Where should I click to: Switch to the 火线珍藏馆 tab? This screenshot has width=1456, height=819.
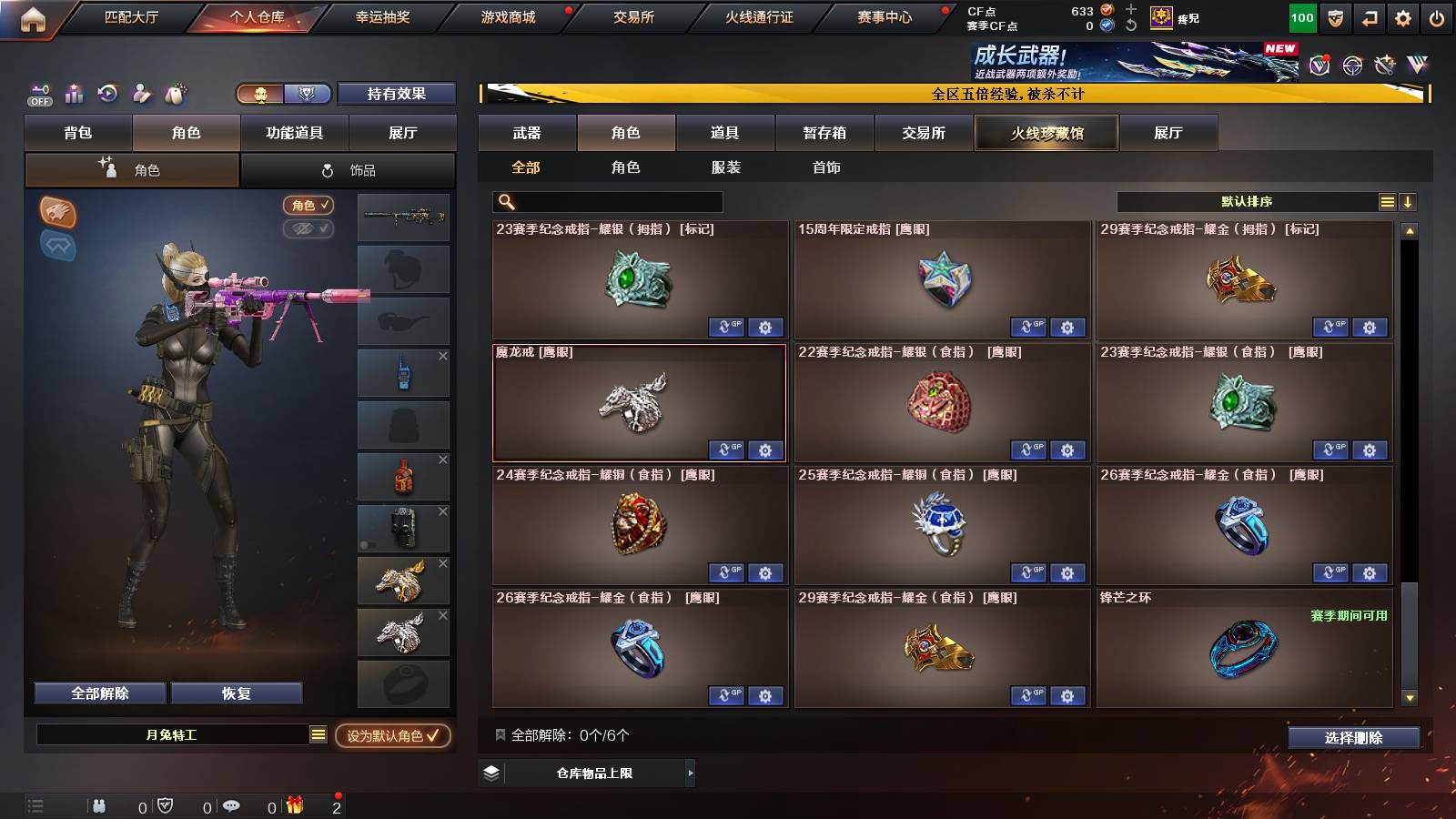pyautogui.click(x=1046, y=133)
